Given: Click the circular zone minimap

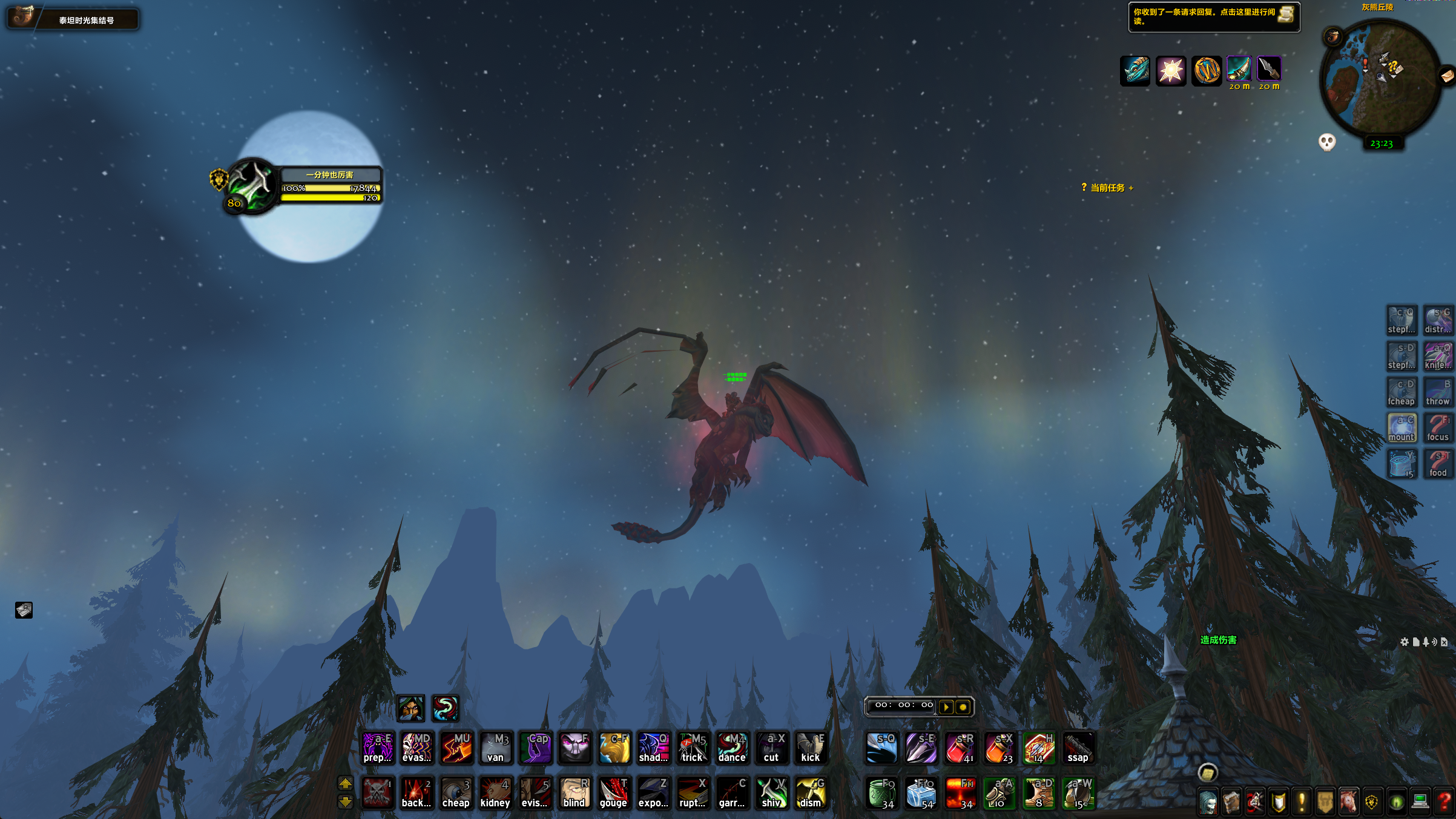Looking at the screenshot, I should (1380, 77).
